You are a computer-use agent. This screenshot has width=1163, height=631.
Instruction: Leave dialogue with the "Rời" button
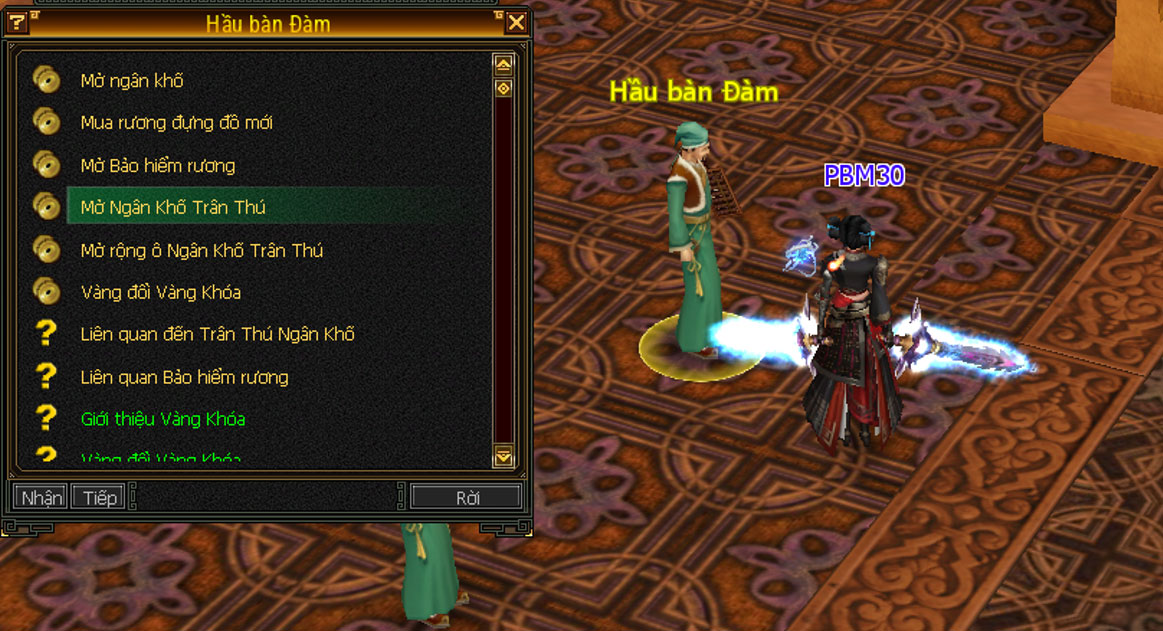coord(467,497)
